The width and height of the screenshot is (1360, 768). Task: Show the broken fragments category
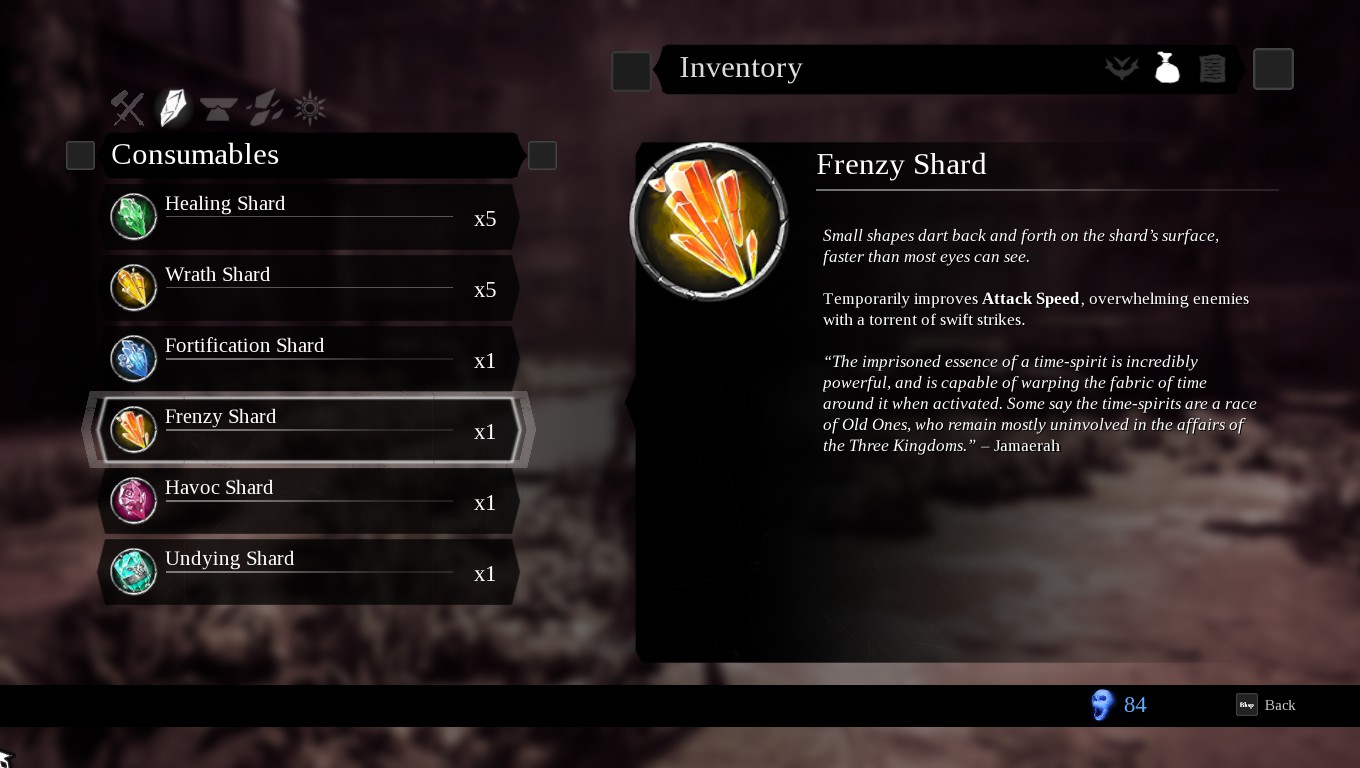tap(265, 108)
